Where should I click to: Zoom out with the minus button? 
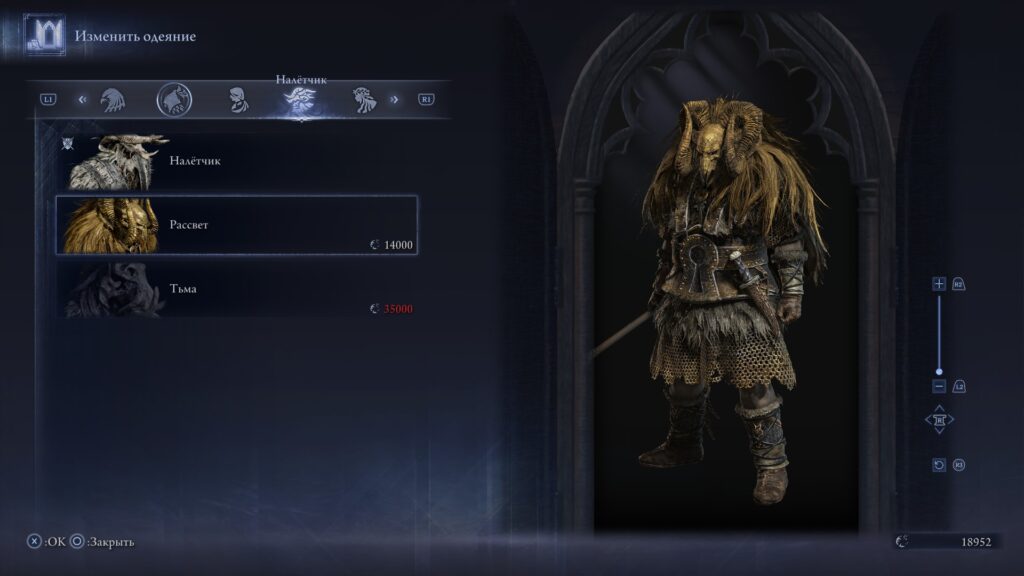pos(939,386)
